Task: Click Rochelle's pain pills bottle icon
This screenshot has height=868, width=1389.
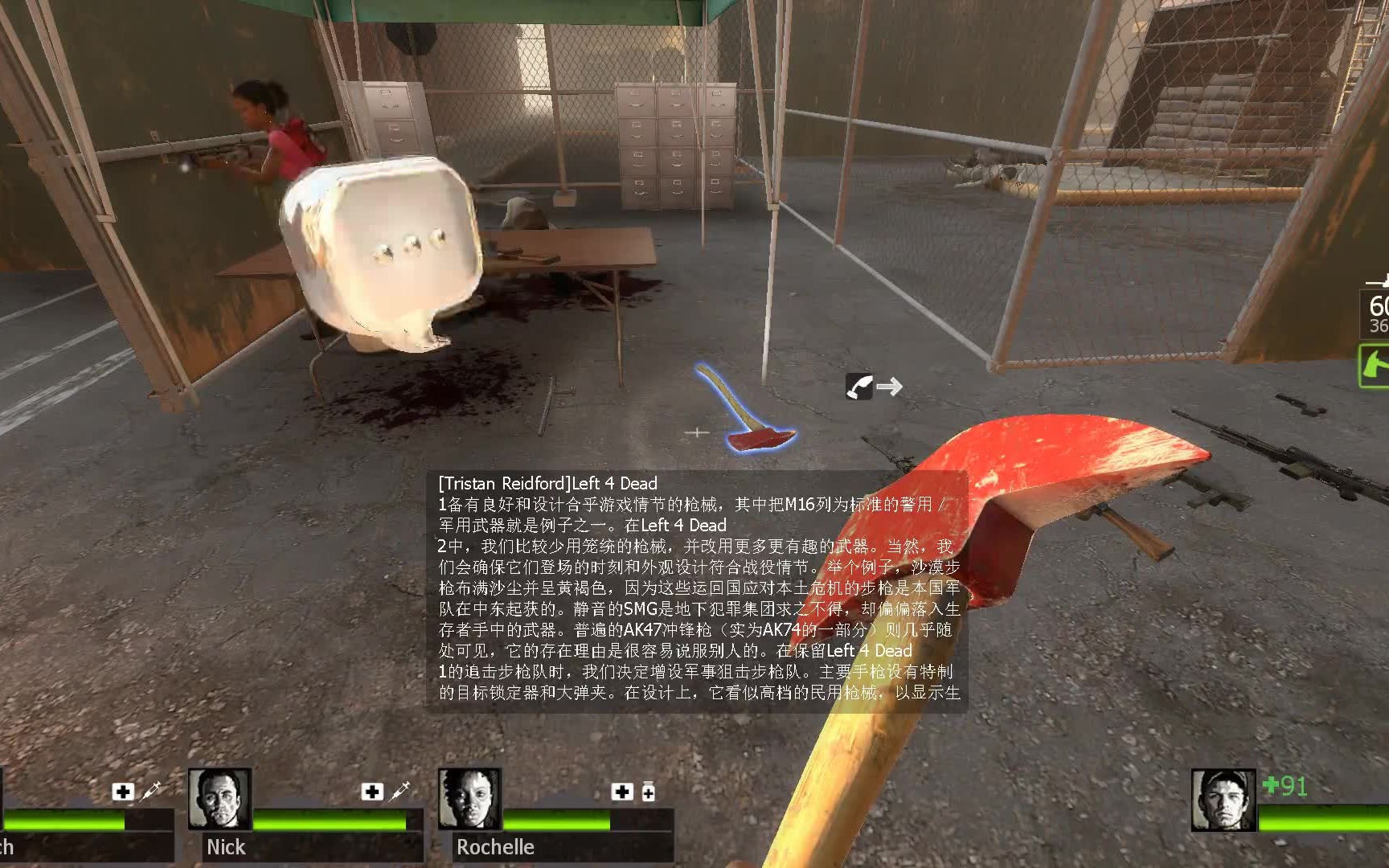Action: click(649, 792)
